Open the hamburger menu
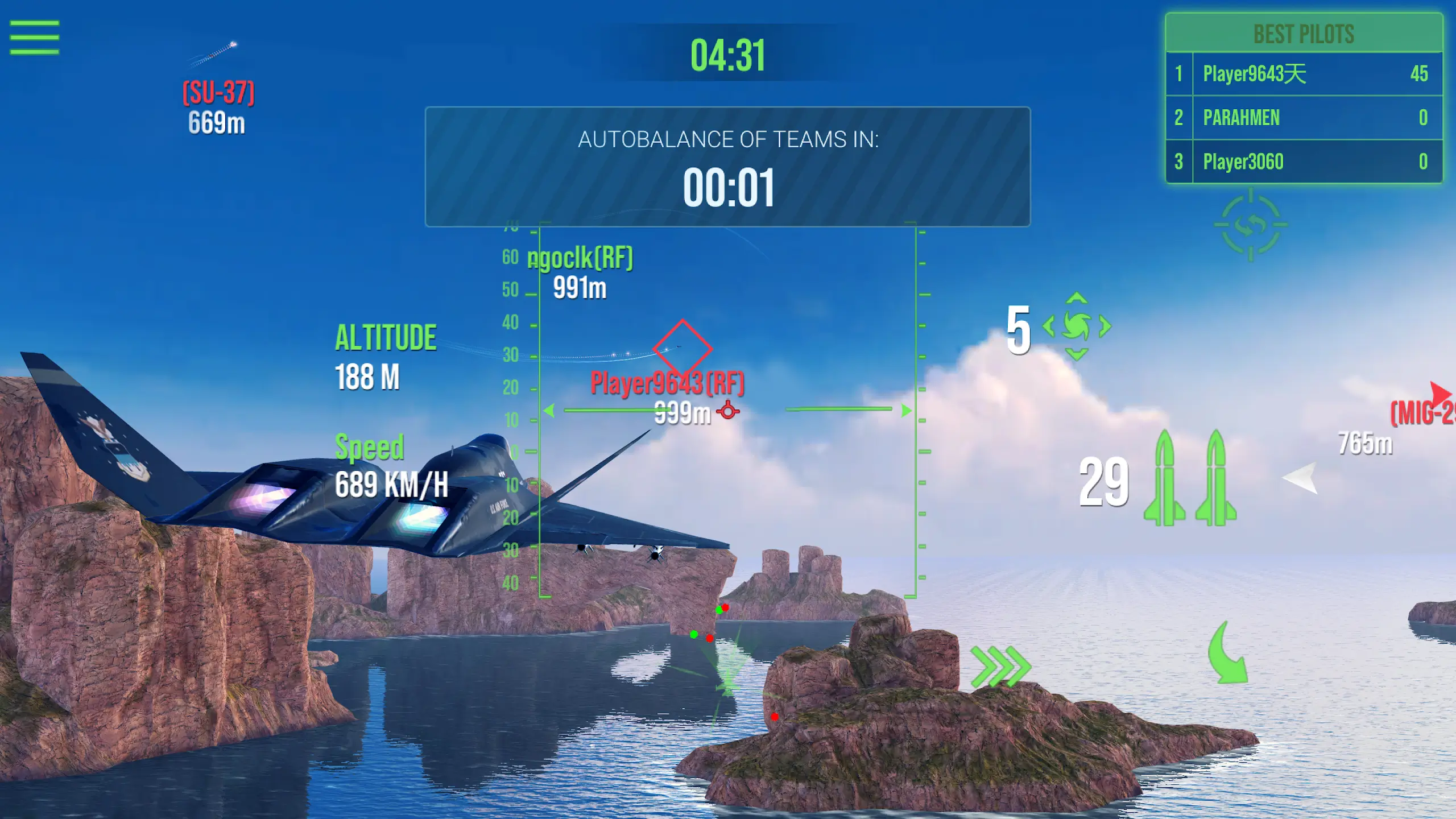The image size is (1456, 819). point(34,37)
